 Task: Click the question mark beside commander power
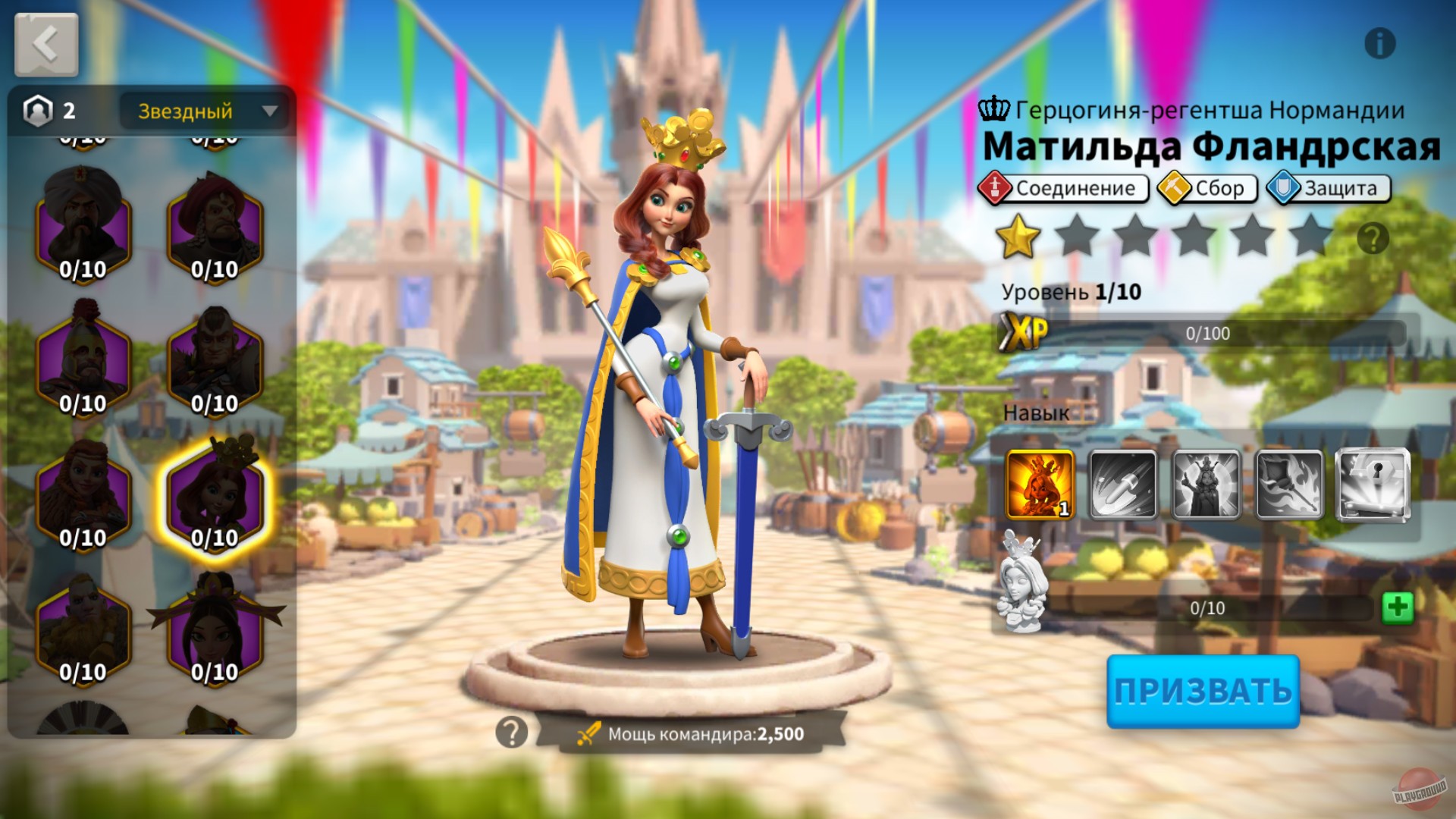(513, 734)
